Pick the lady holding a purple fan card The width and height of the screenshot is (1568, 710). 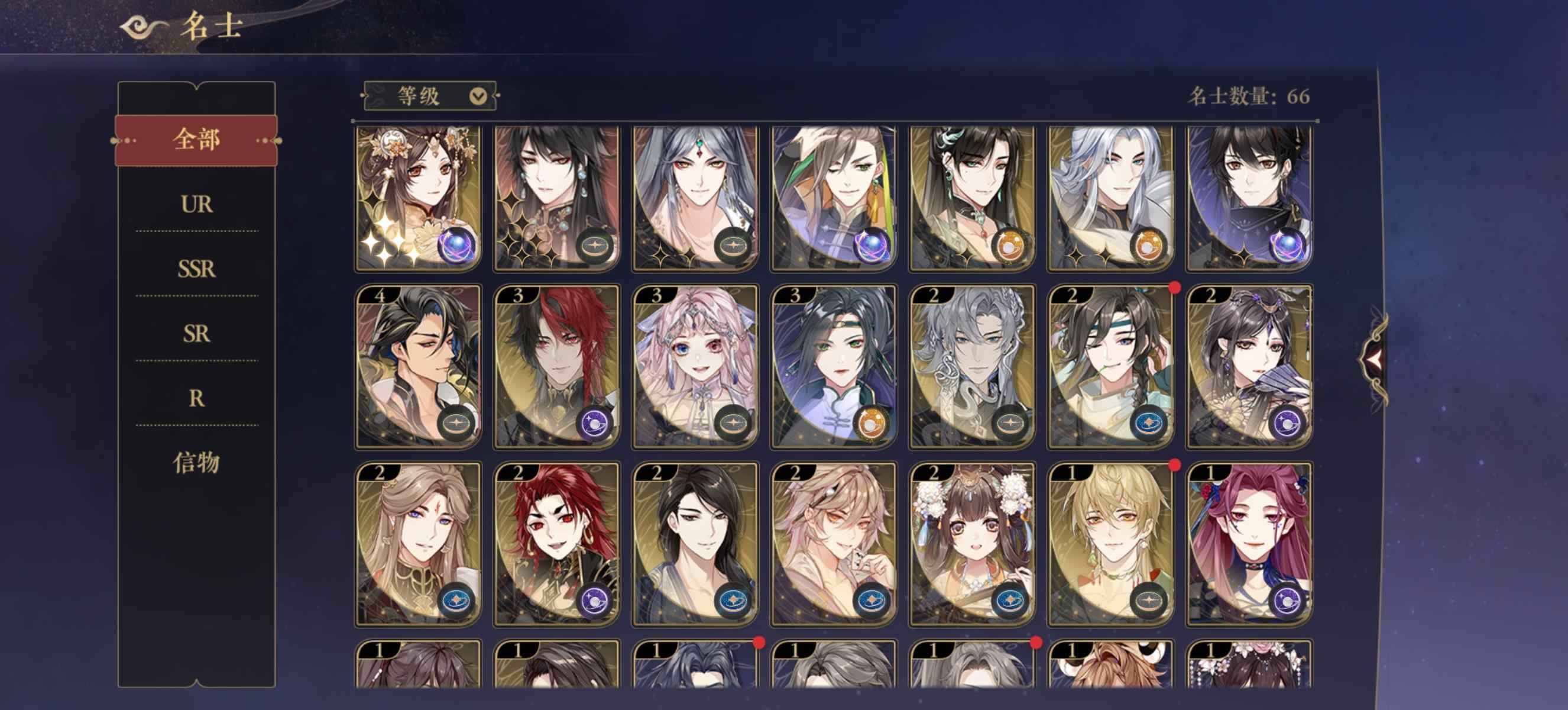coord(1249,367)
